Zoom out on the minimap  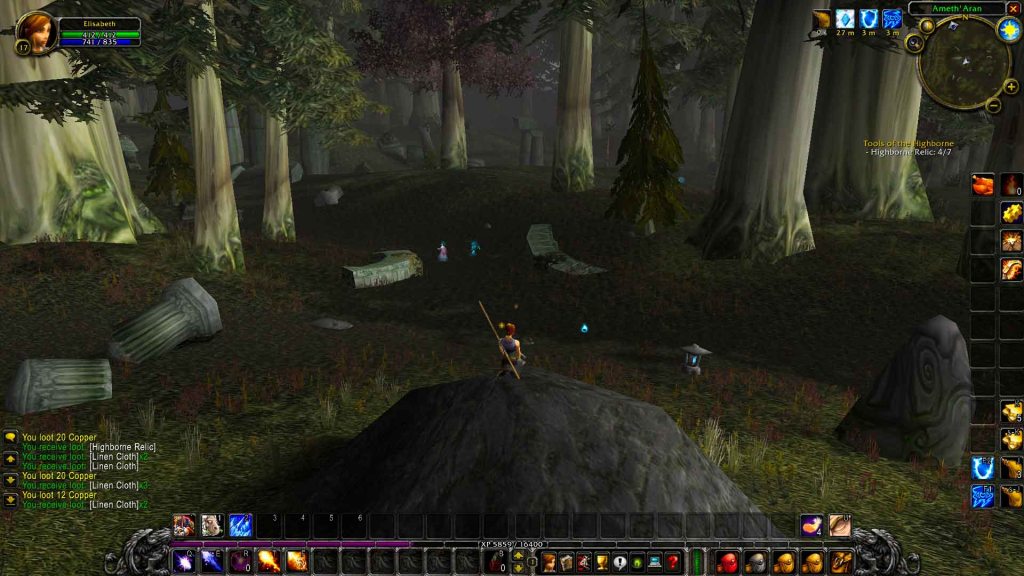pyautogui.click(x=993, y=104)
